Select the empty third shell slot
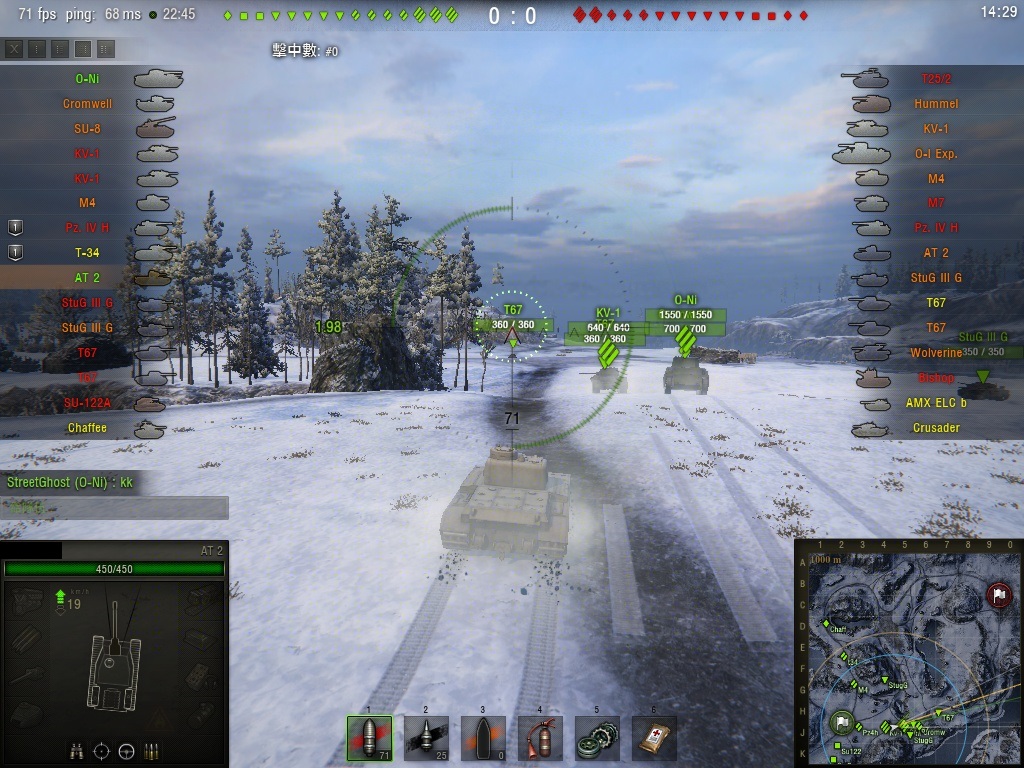 click(483, 738)
